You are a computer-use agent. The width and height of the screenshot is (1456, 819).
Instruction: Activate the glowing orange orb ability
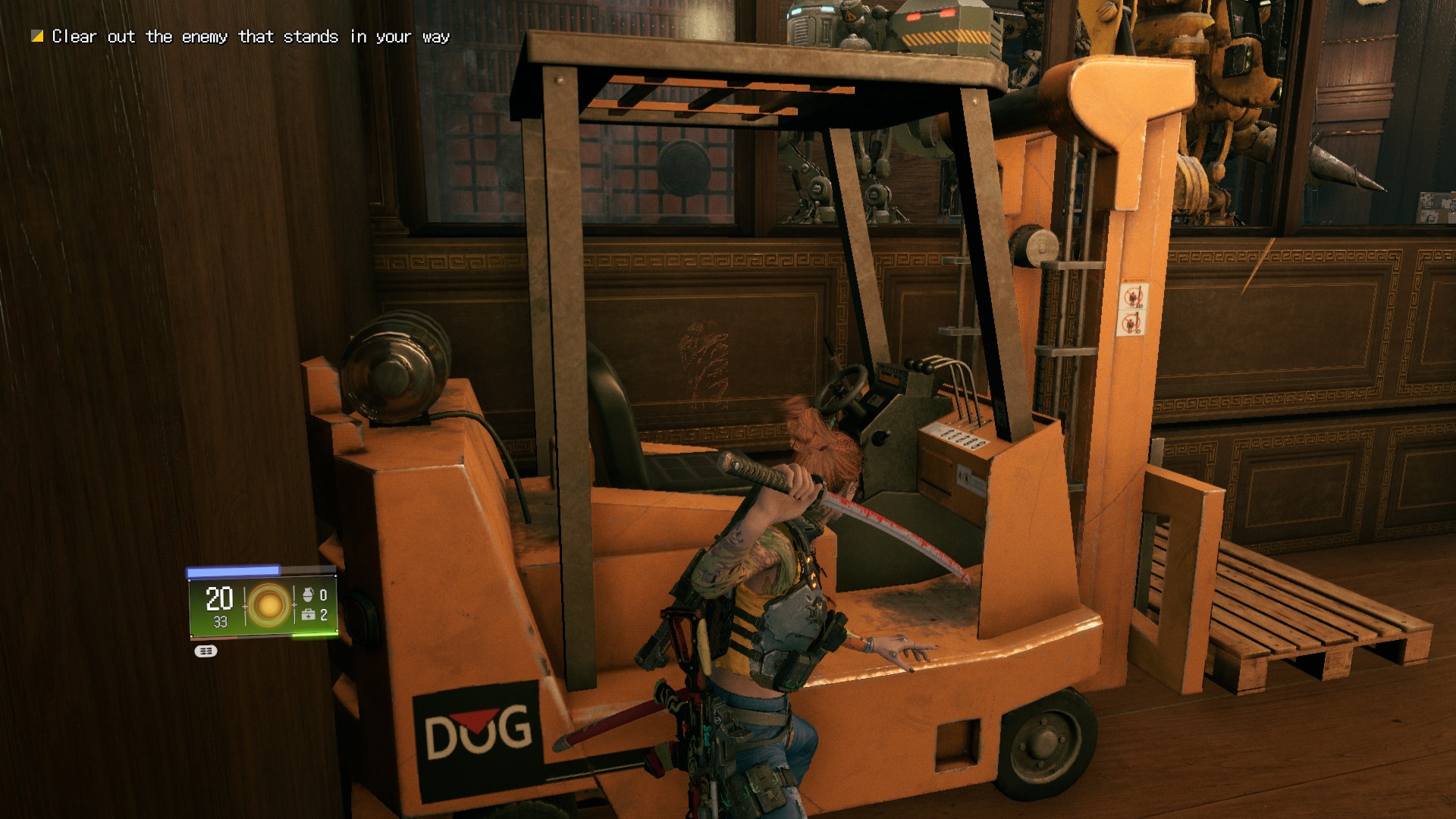click(x=268, y=605)
